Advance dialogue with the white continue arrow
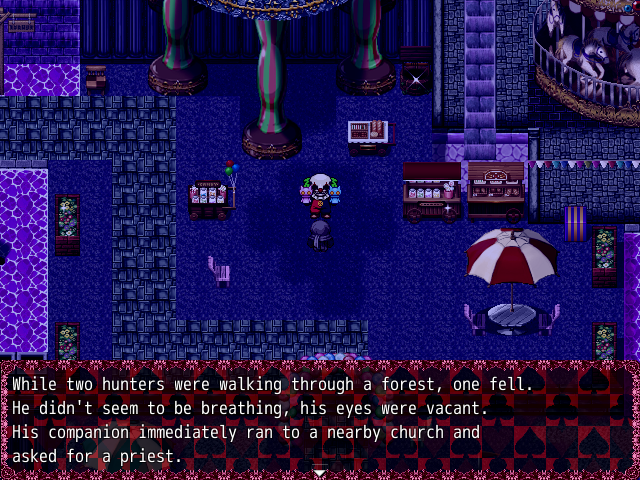Screen dimensions: 640x480 click(x=319, y=471)
